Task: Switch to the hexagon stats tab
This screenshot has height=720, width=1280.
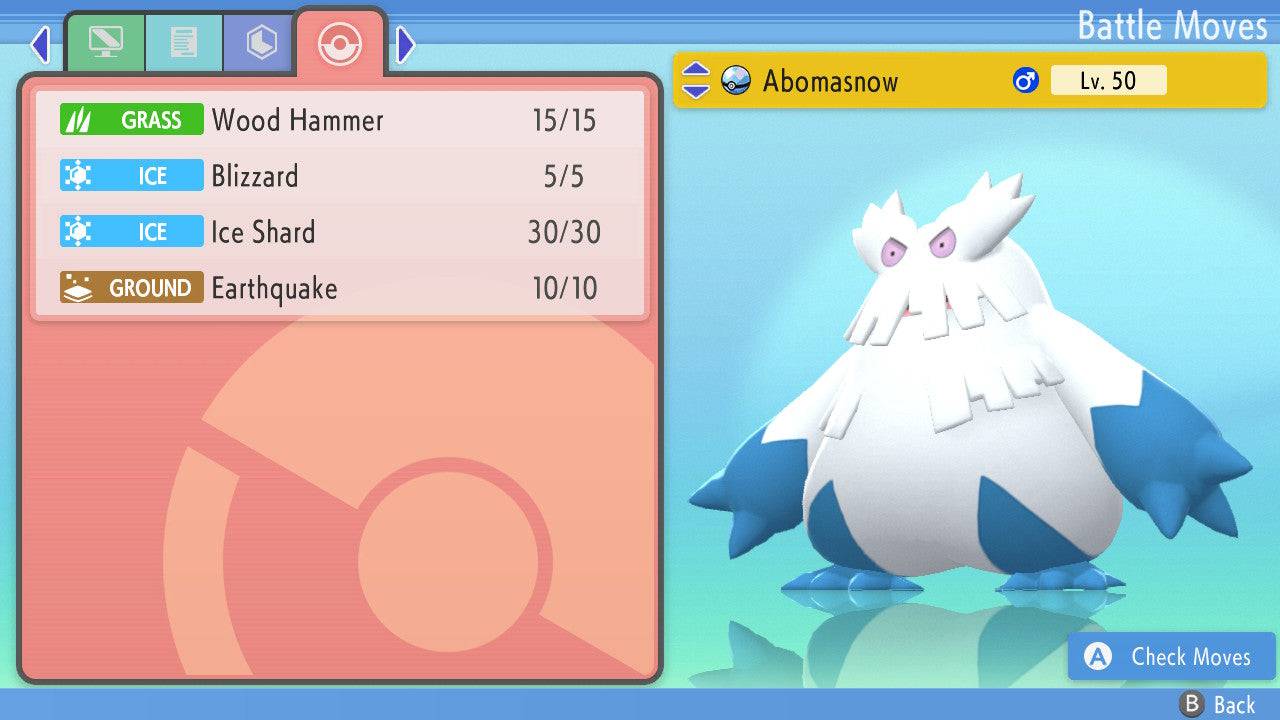Action: tap(260, 43)
